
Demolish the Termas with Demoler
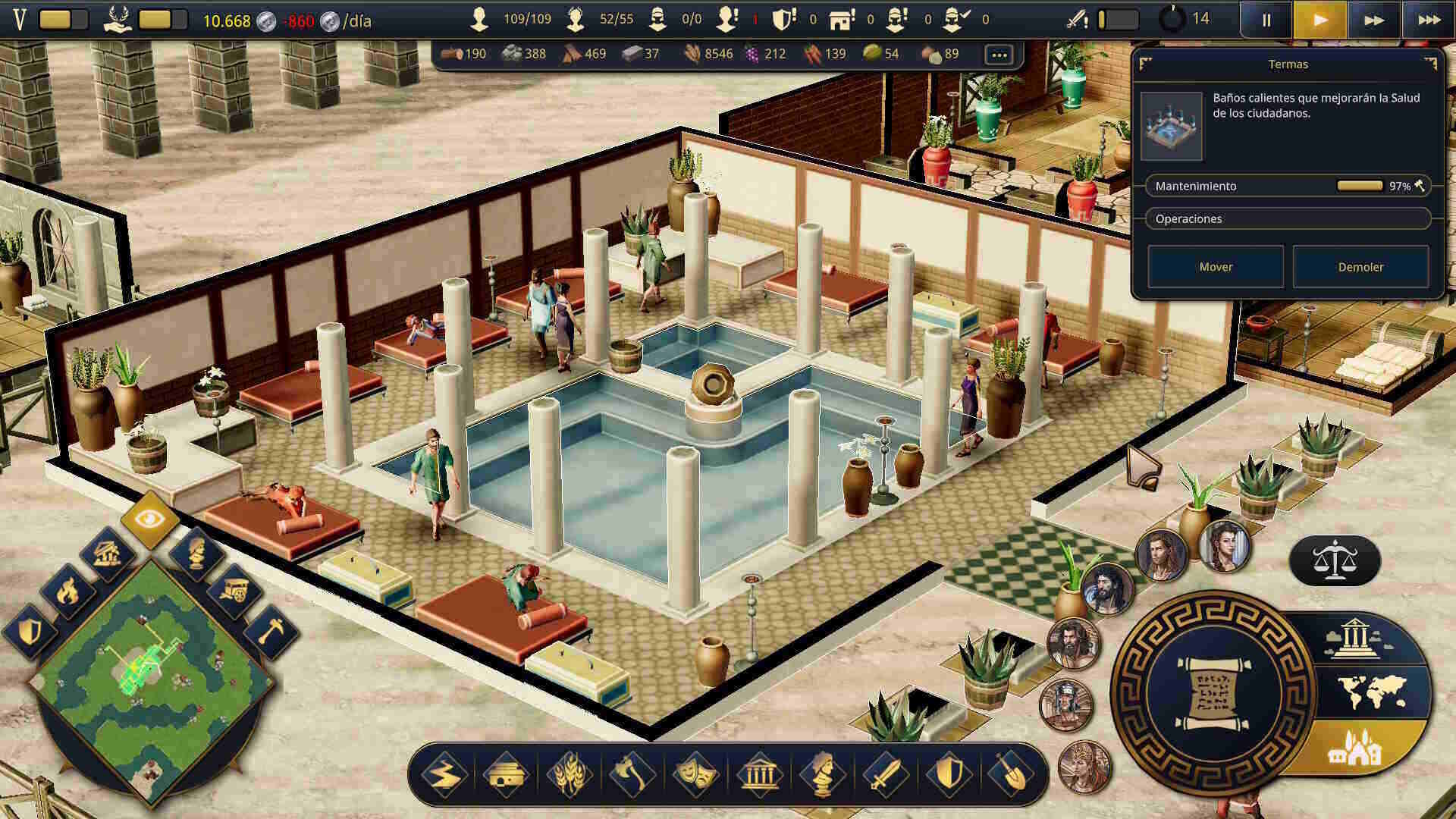coord(1360,267)
